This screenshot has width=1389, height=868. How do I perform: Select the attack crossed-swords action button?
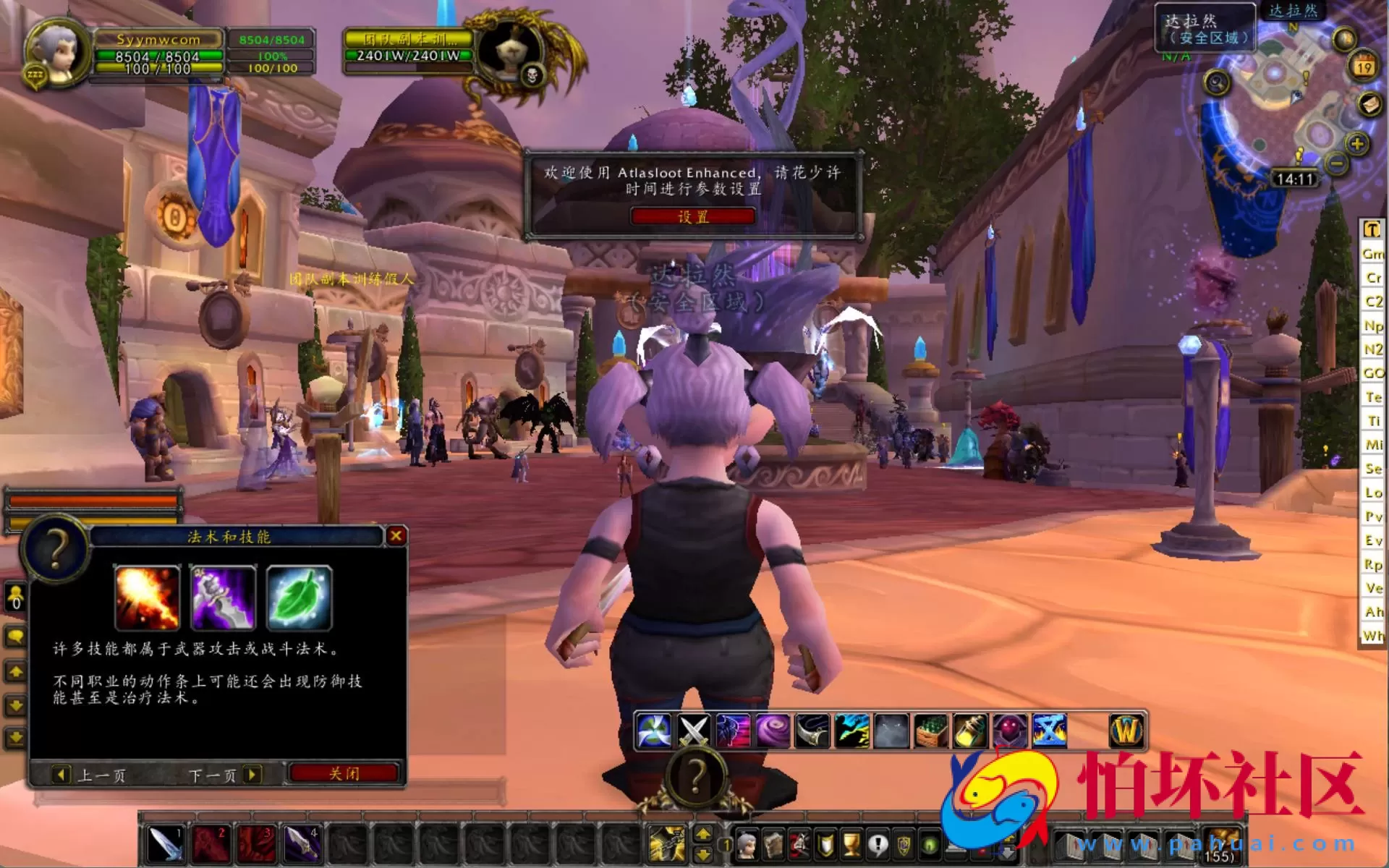tap(692, 732)
